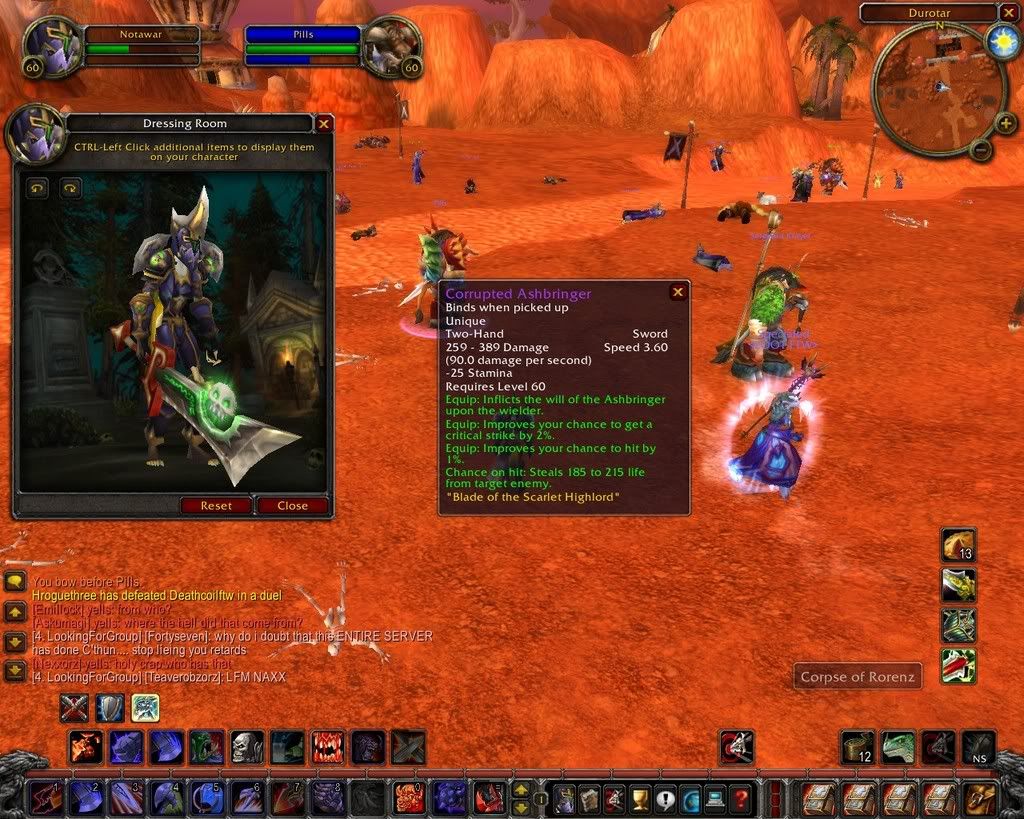The image size is (1024, 819).
Task: Close the Corrupted Ashbringer tooltip
Action: coord(678,292)
